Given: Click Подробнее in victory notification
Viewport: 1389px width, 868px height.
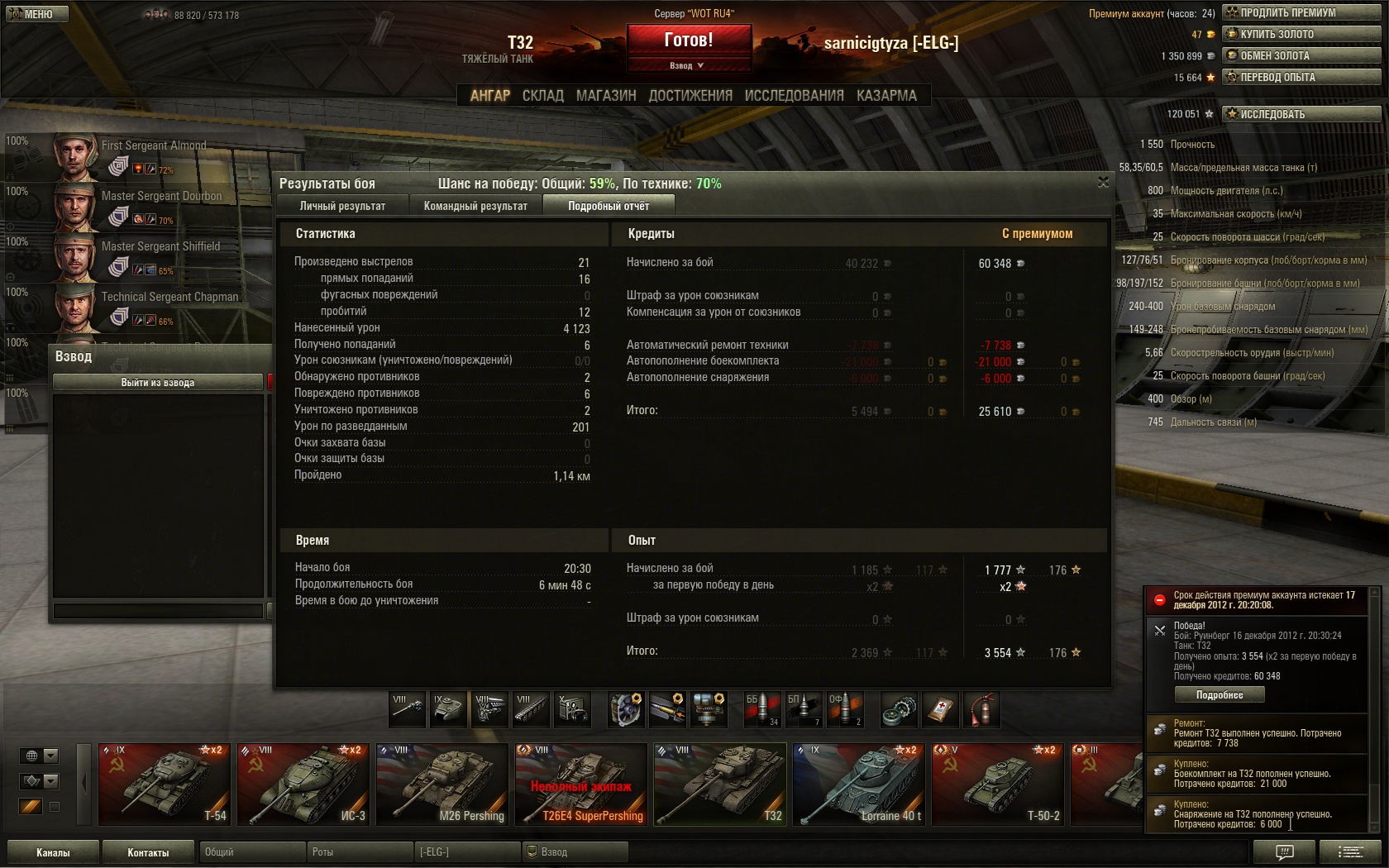Looking at the screenshot, I should (1220, 695).
